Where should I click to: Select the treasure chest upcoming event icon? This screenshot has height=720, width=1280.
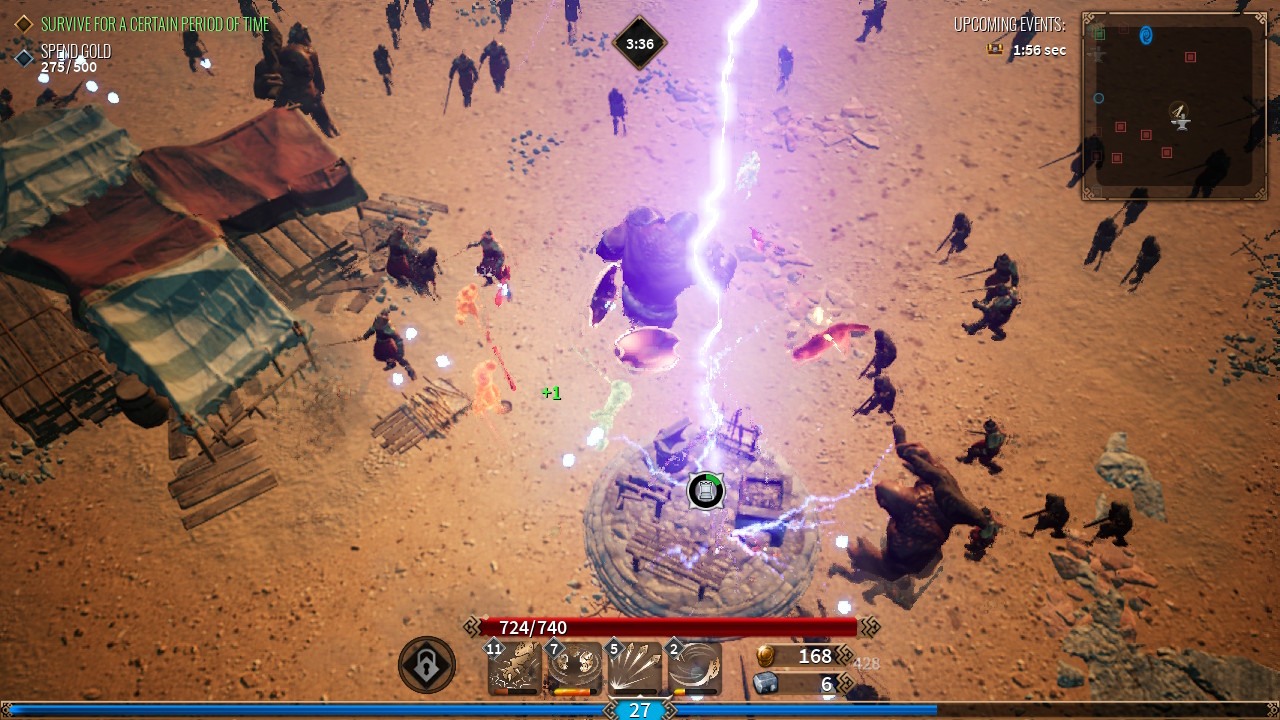pos(995,49)
